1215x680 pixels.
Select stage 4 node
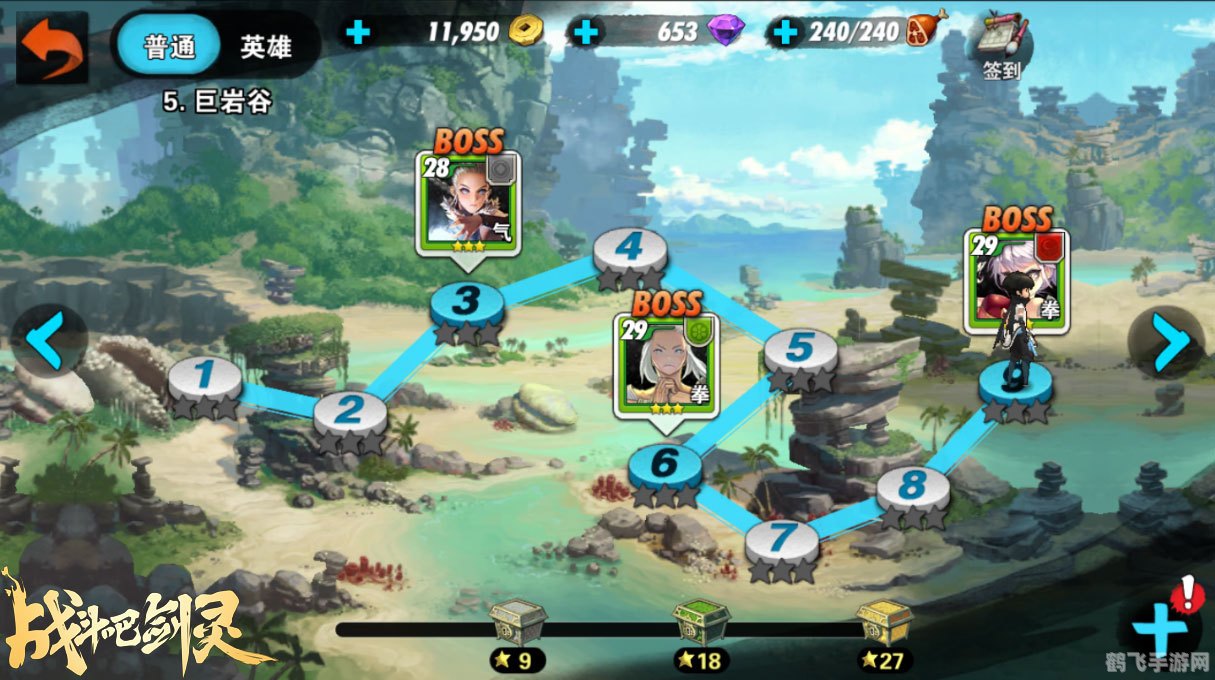(629, 248)
